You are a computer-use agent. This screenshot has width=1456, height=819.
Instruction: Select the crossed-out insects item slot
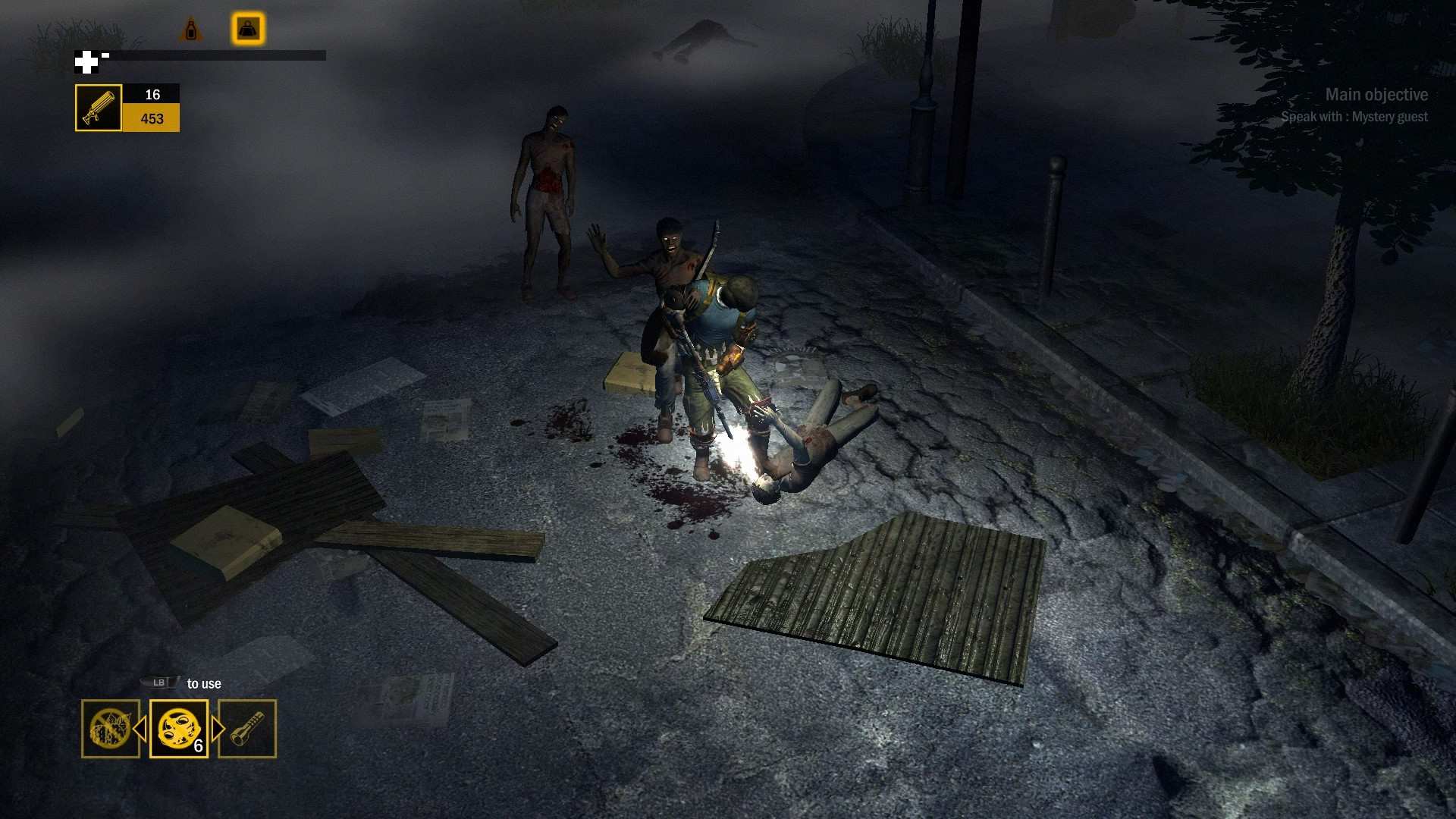click(x=110, y=729)
